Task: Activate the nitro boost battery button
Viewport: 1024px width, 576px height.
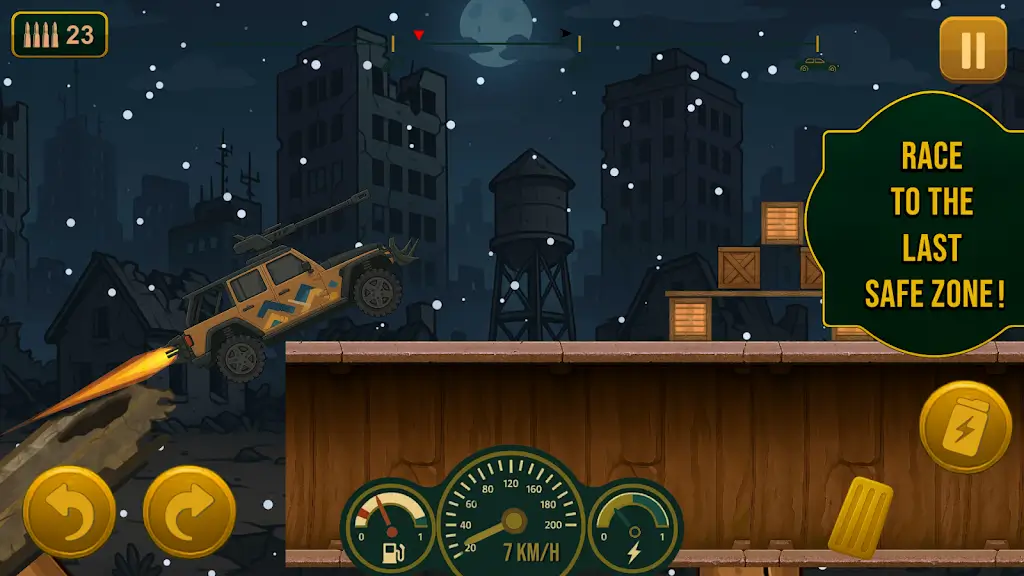Action: click(965, 427)
